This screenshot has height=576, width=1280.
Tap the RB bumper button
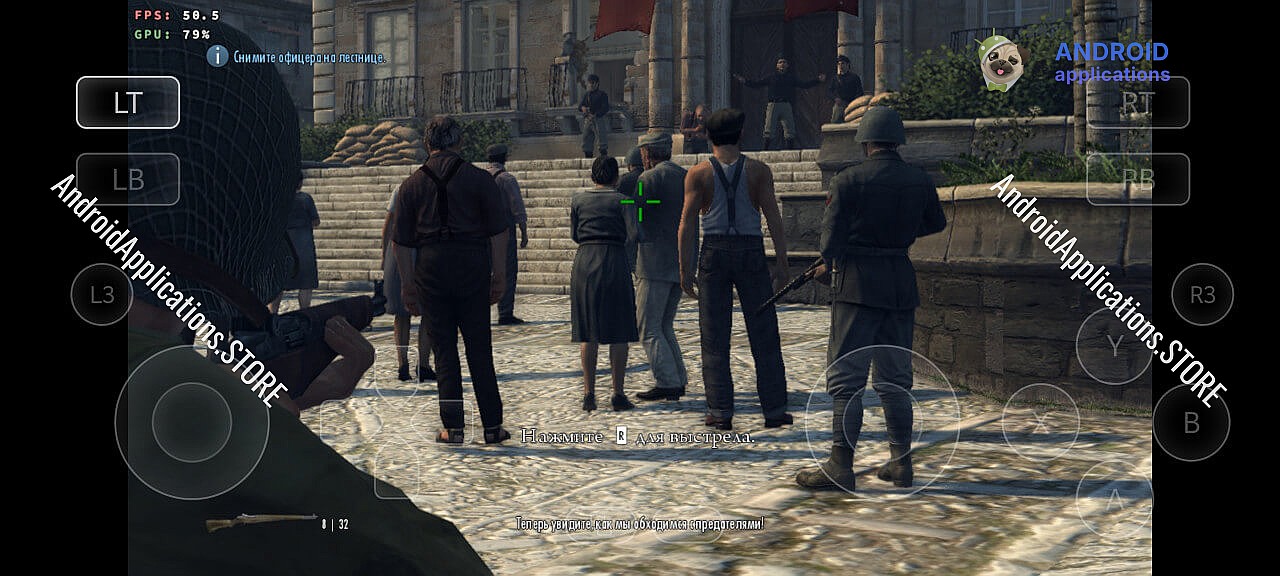pos(1138,179)
